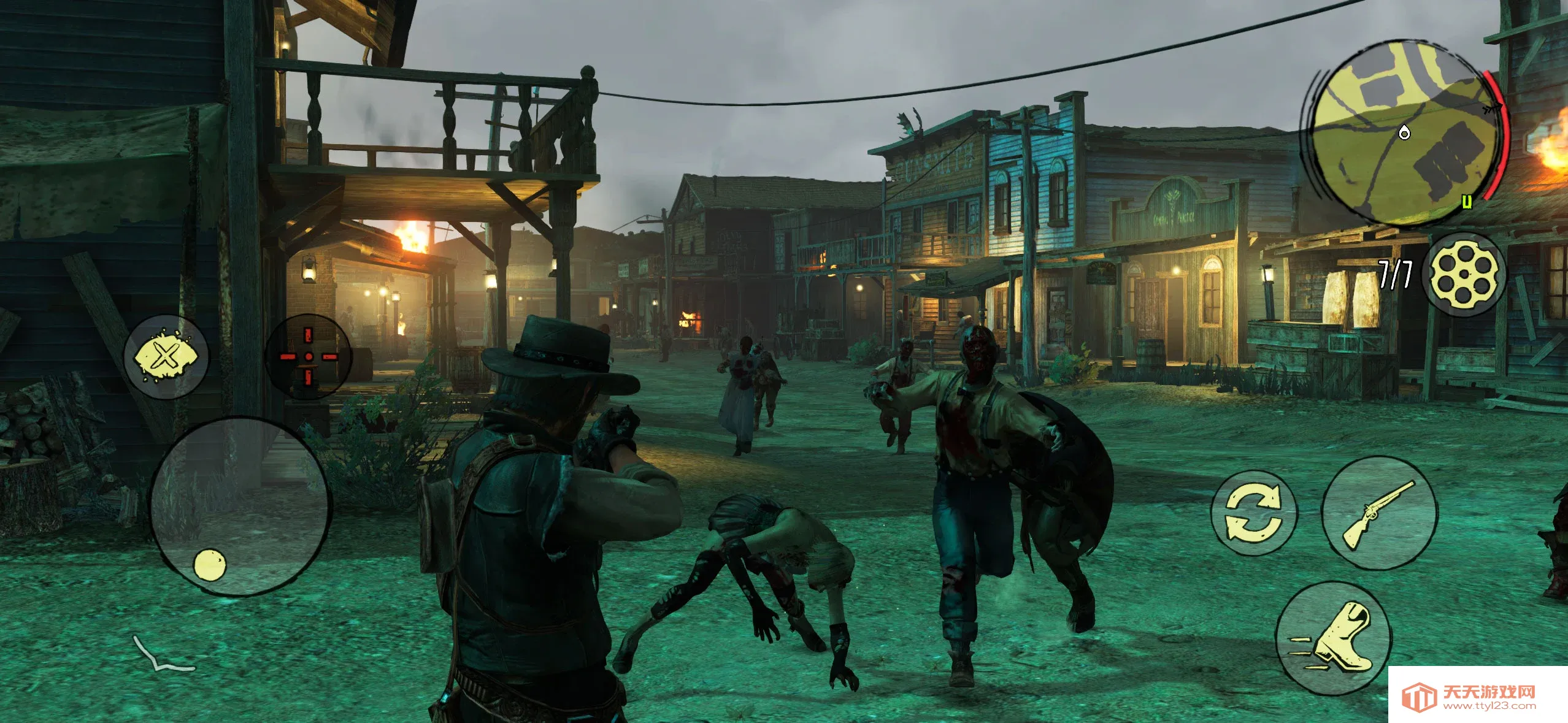Activate the red crosshair aim button
Image resolution: width=1568 pixels, height=723 pixels.
[309, 356]
